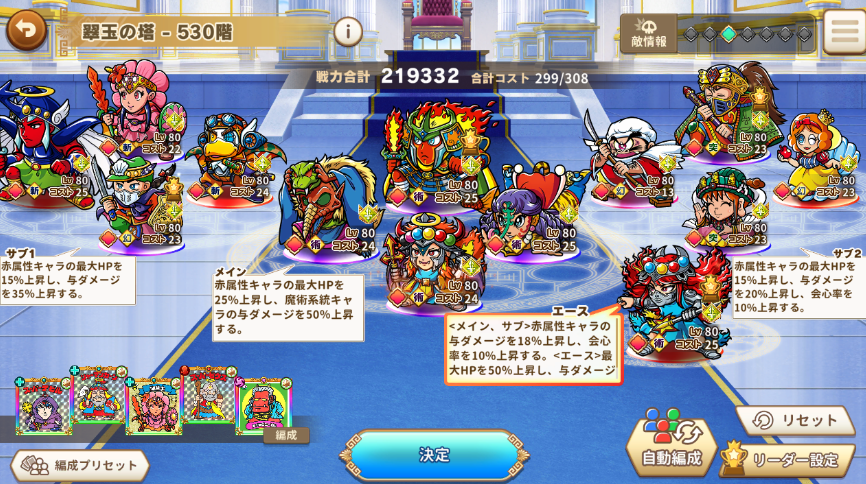Go back with the orange arrow button
866x484 pixels.
tap(26, 29)
